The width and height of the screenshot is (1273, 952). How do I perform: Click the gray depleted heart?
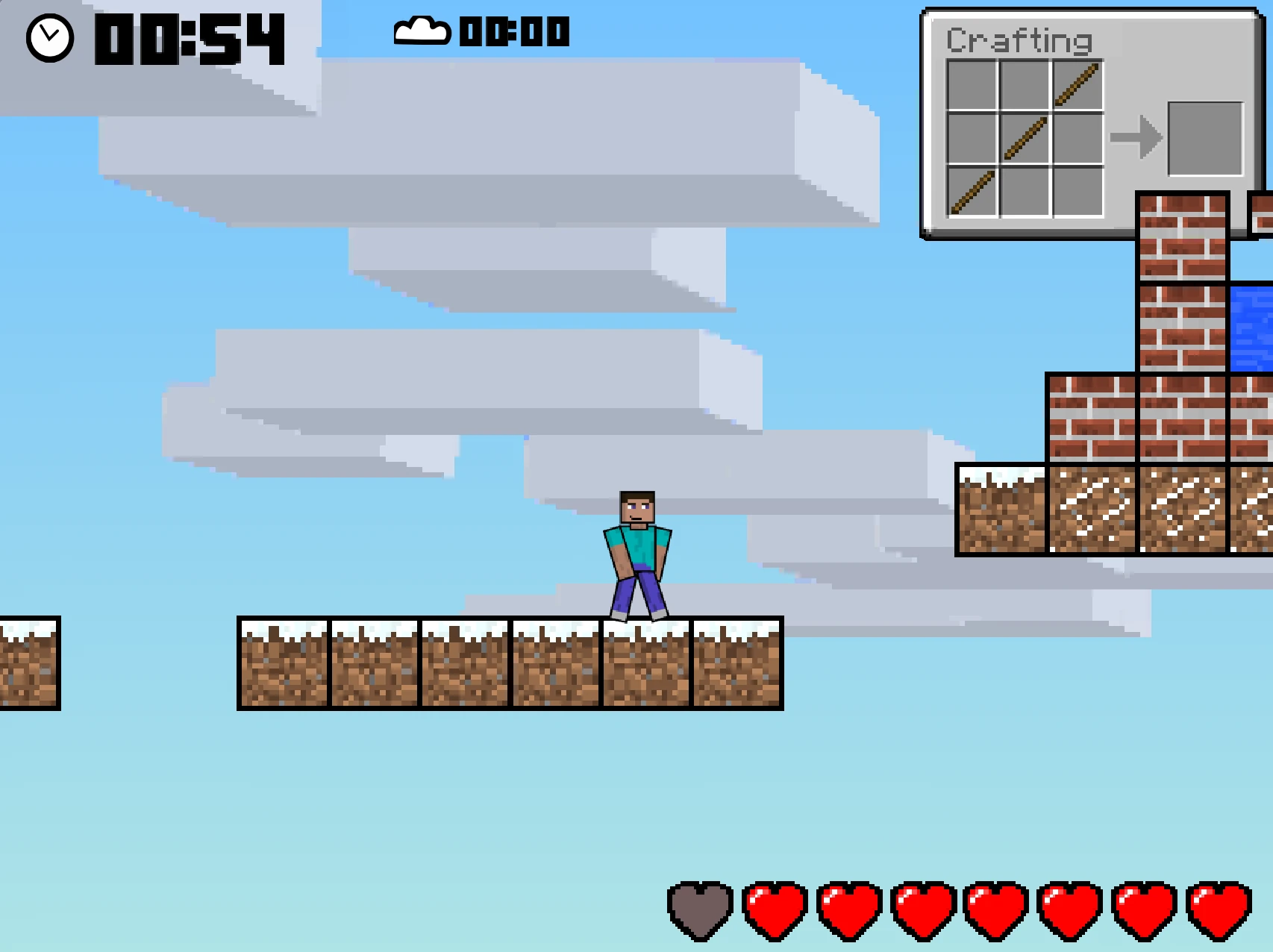pos(700,911)
